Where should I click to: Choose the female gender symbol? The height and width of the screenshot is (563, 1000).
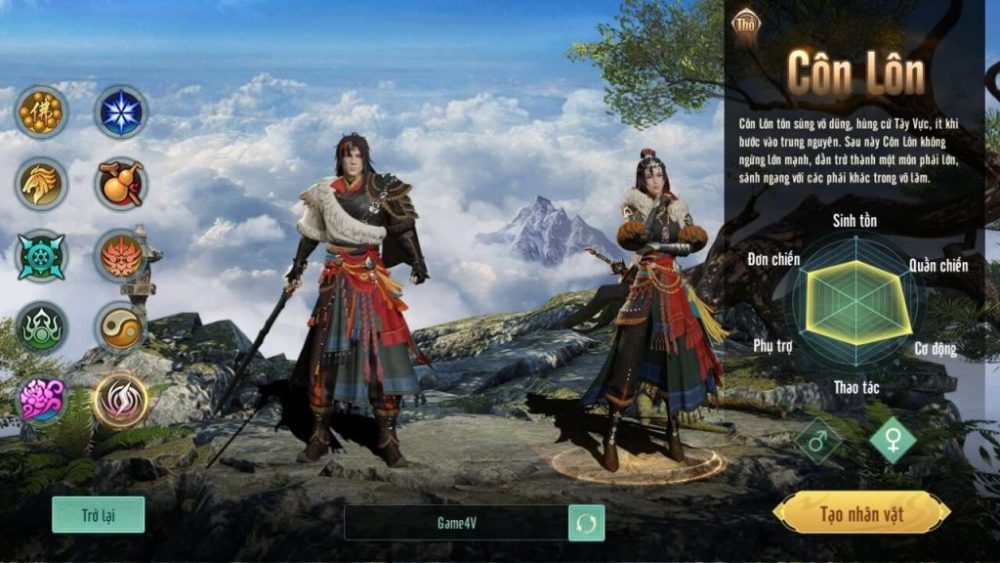click(892, 440)
